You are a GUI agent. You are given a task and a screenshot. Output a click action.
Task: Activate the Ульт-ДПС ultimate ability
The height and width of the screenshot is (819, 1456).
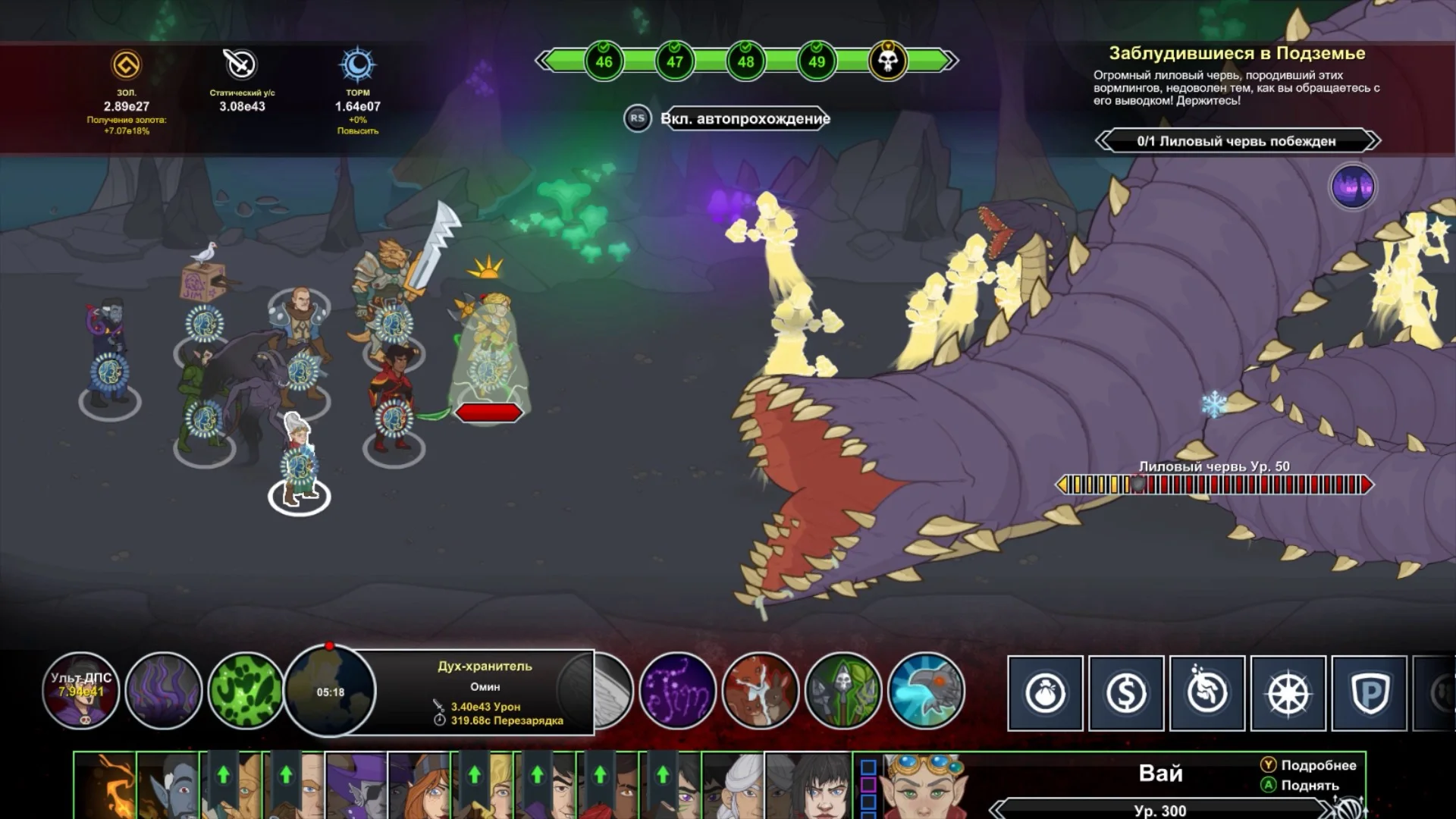click(81, 691)
